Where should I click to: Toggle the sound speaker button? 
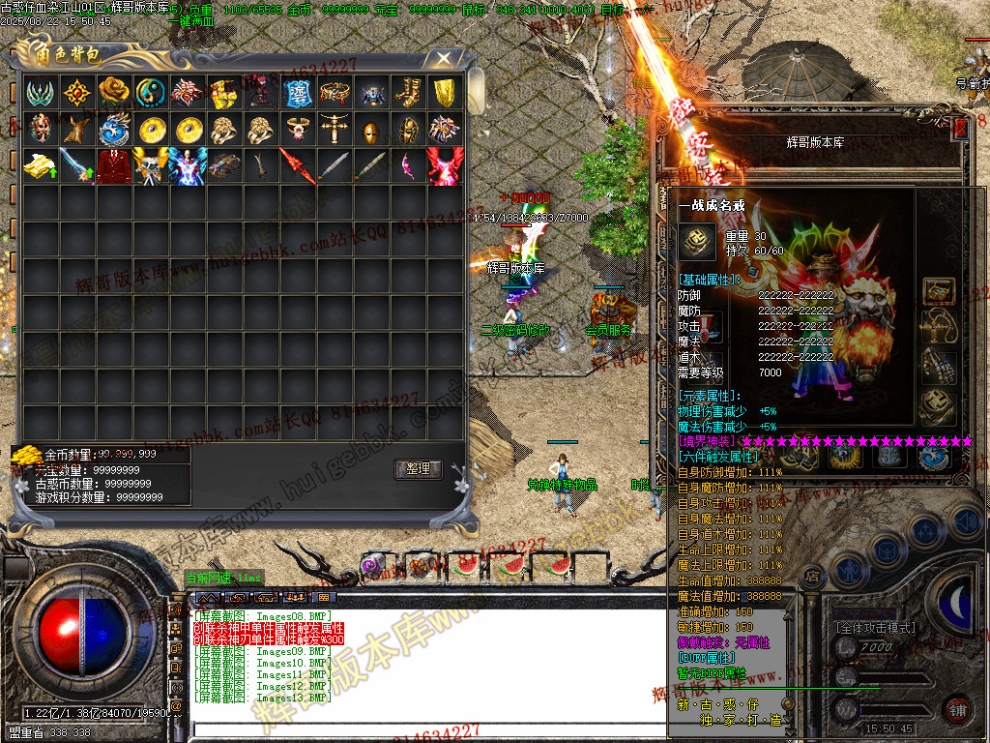point(965,521)
